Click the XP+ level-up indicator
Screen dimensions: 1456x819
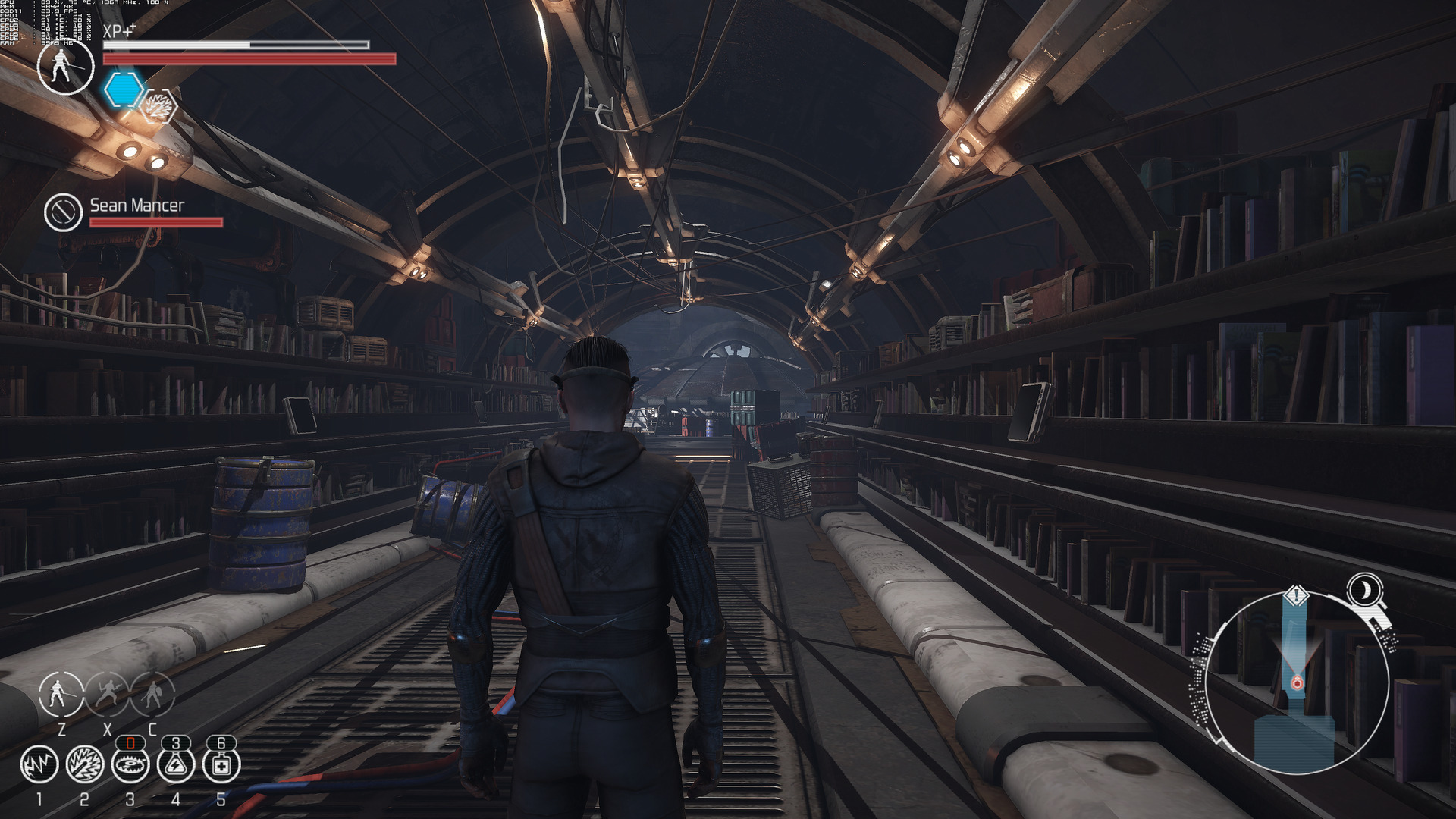pos(119,31)
